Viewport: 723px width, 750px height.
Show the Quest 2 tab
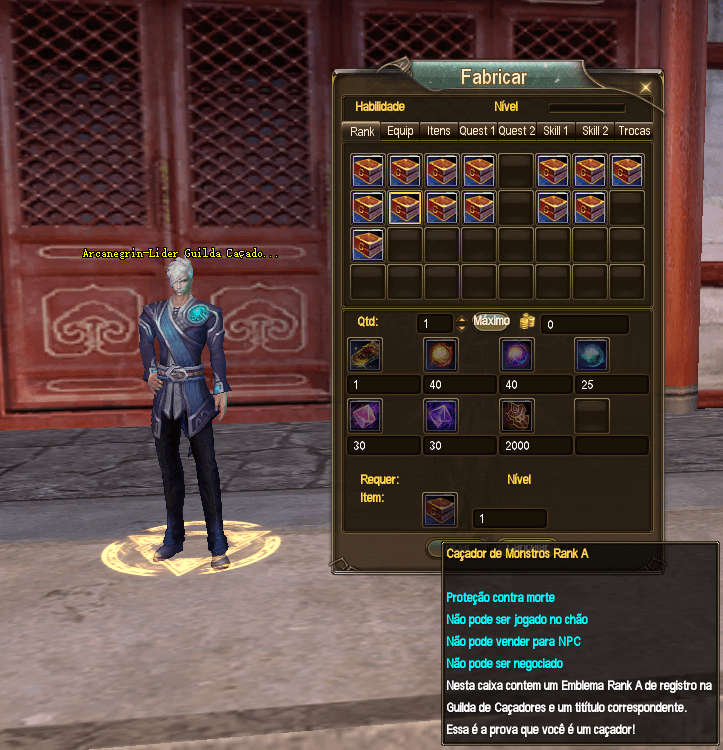click(517, 131)
